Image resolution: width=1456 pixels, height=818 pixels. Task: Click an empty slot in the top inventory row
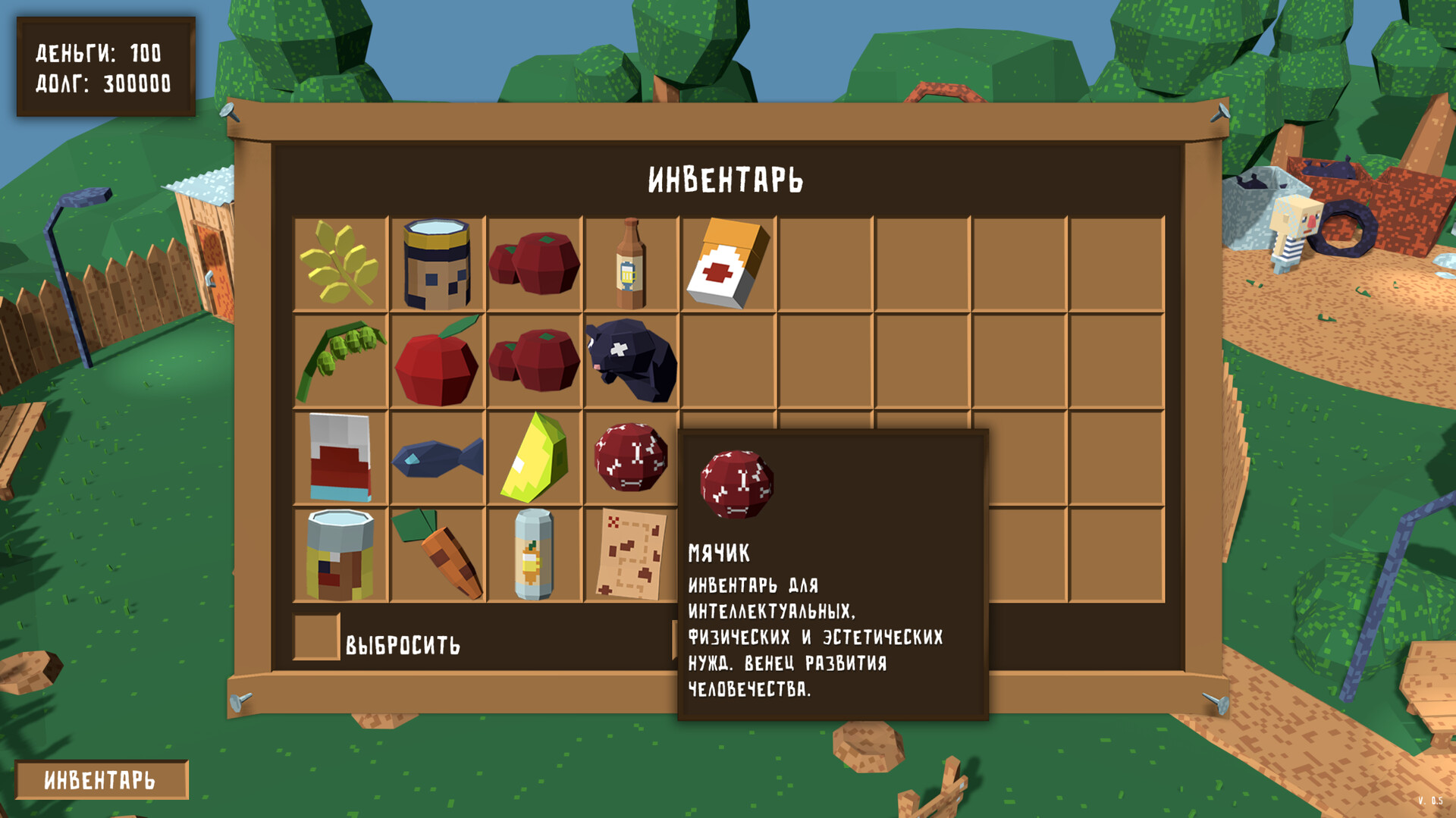pyautogui.click(x=827, y=264)
